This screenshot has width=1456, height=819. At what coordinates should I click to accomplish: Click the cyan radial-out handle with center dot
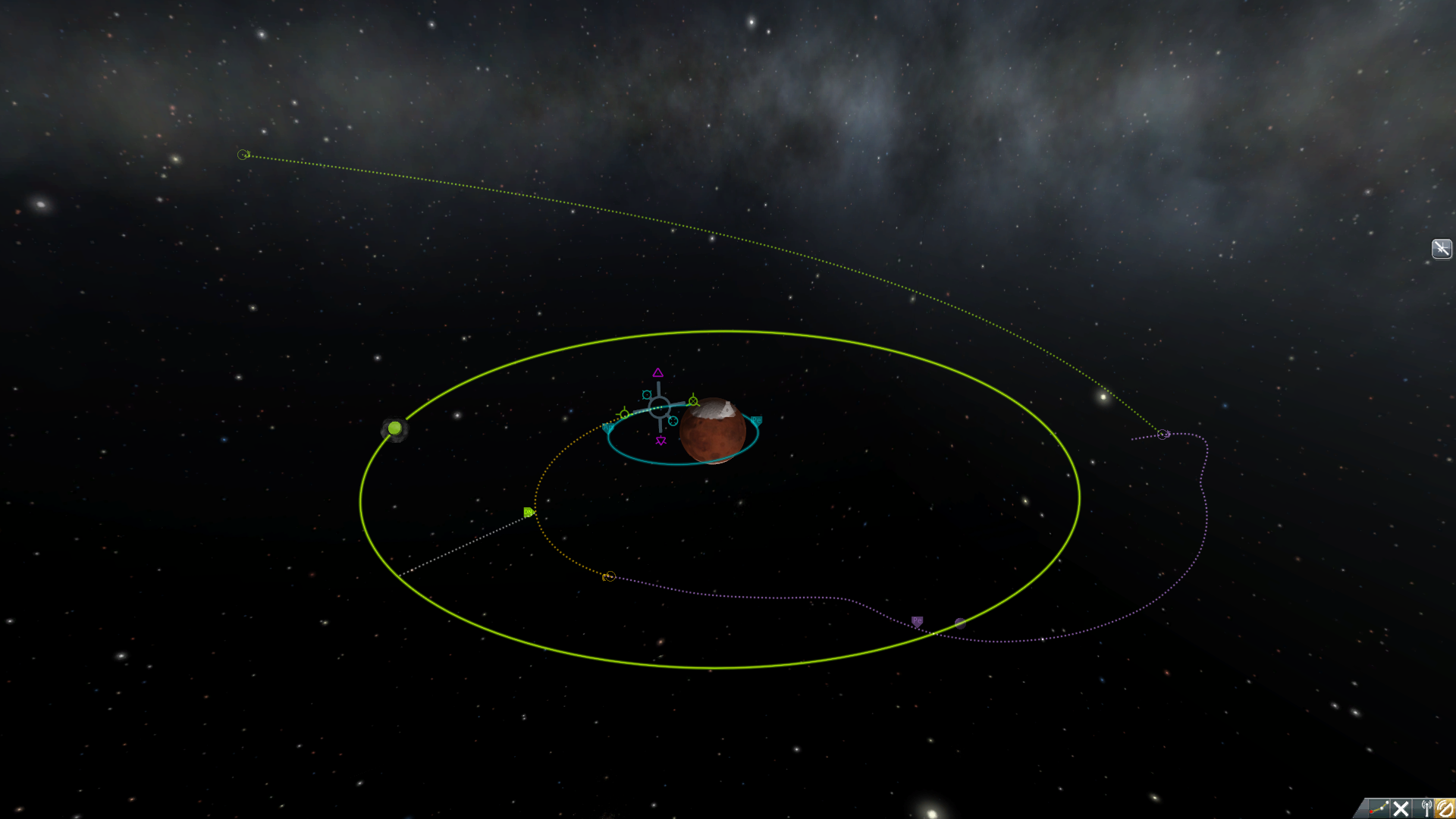click(646, 394)
